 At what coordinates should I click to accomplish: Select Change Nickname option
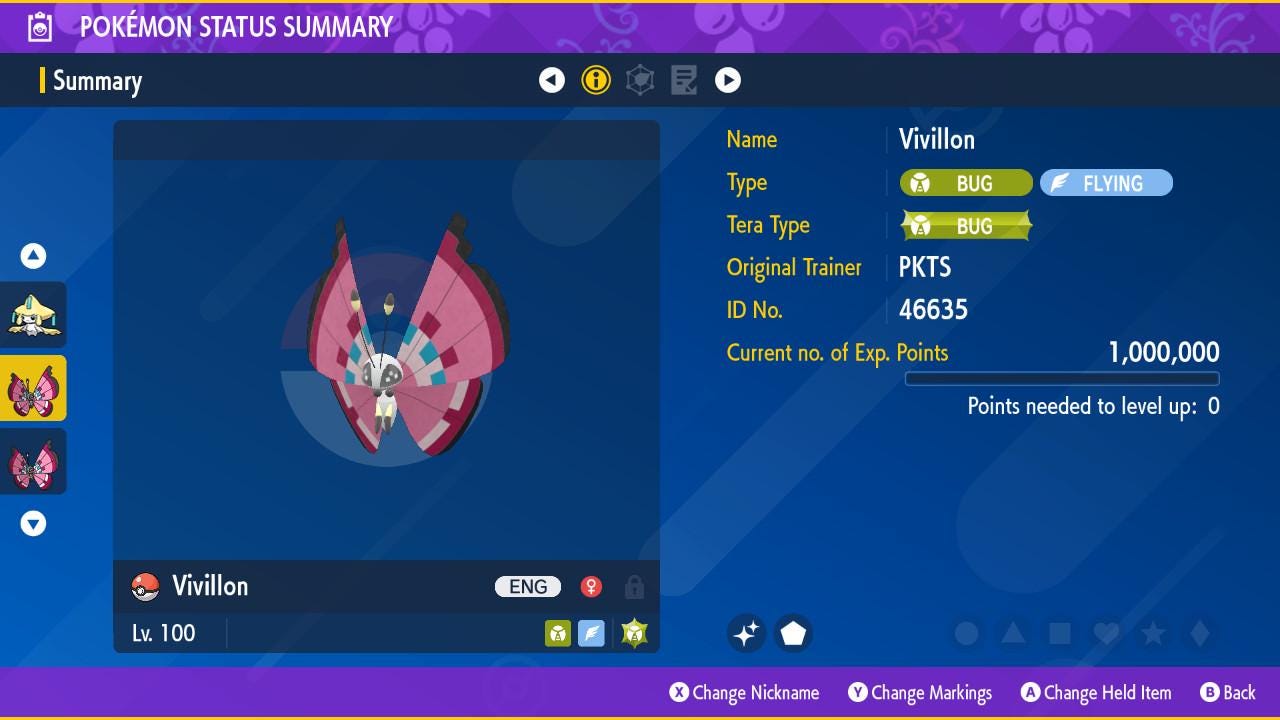[x=744, y=693]
